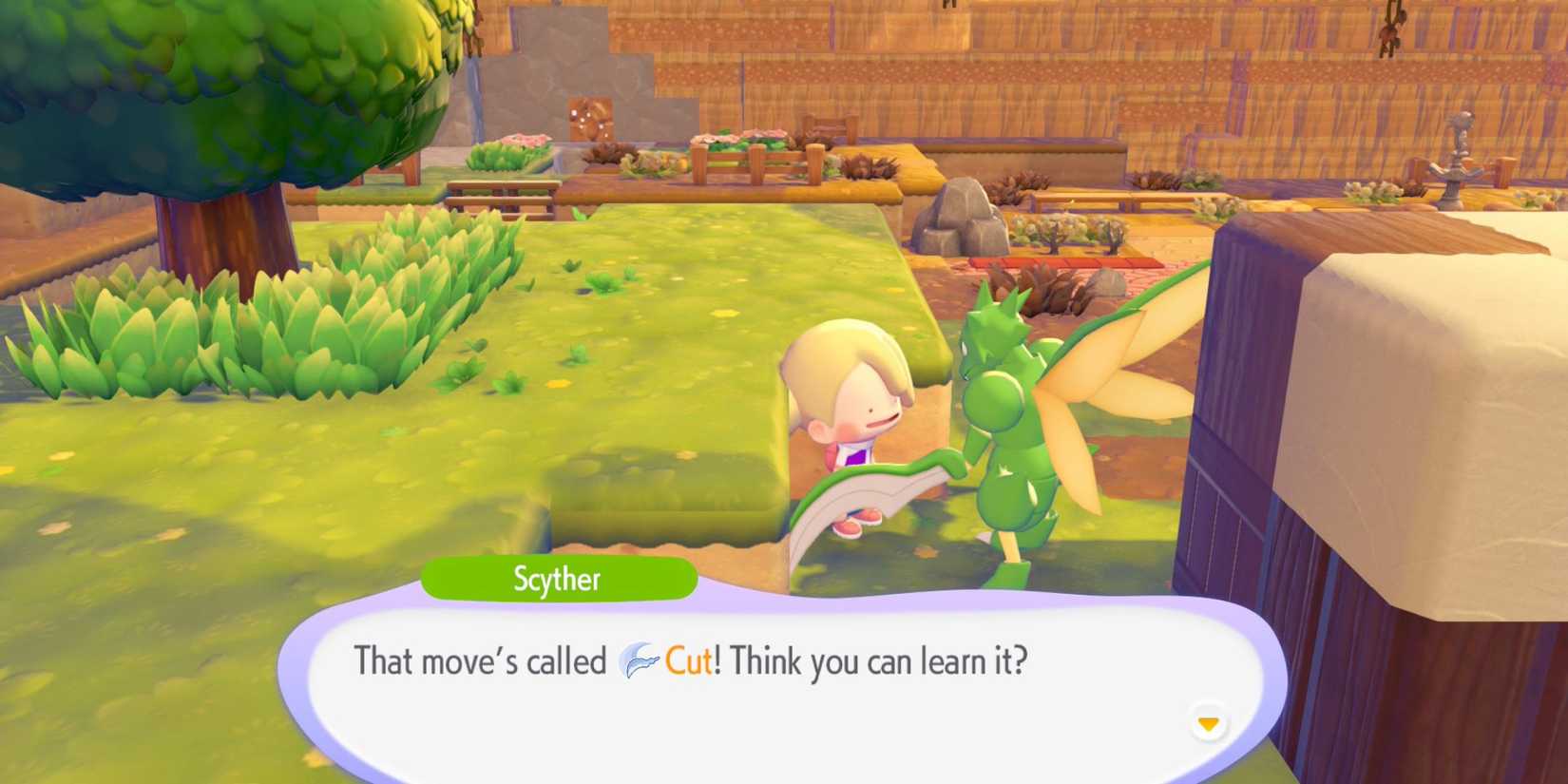The height and width of the screenshot is (784, 1568).
Task: Click the orange continue arrow on the dialogue box
Action: click(1208, 722)
